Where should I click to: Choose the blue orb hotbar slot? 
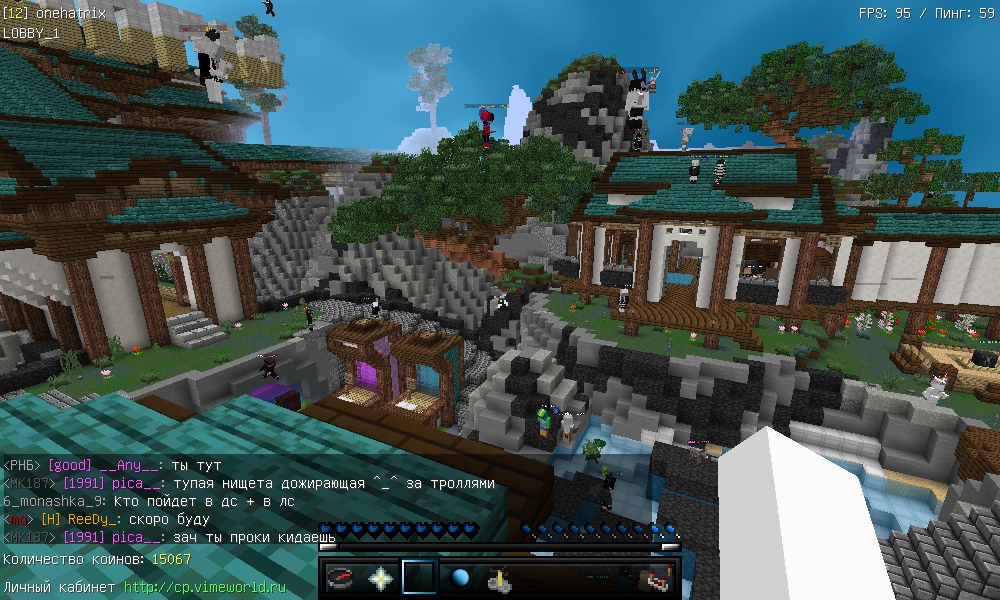(460, 578)
